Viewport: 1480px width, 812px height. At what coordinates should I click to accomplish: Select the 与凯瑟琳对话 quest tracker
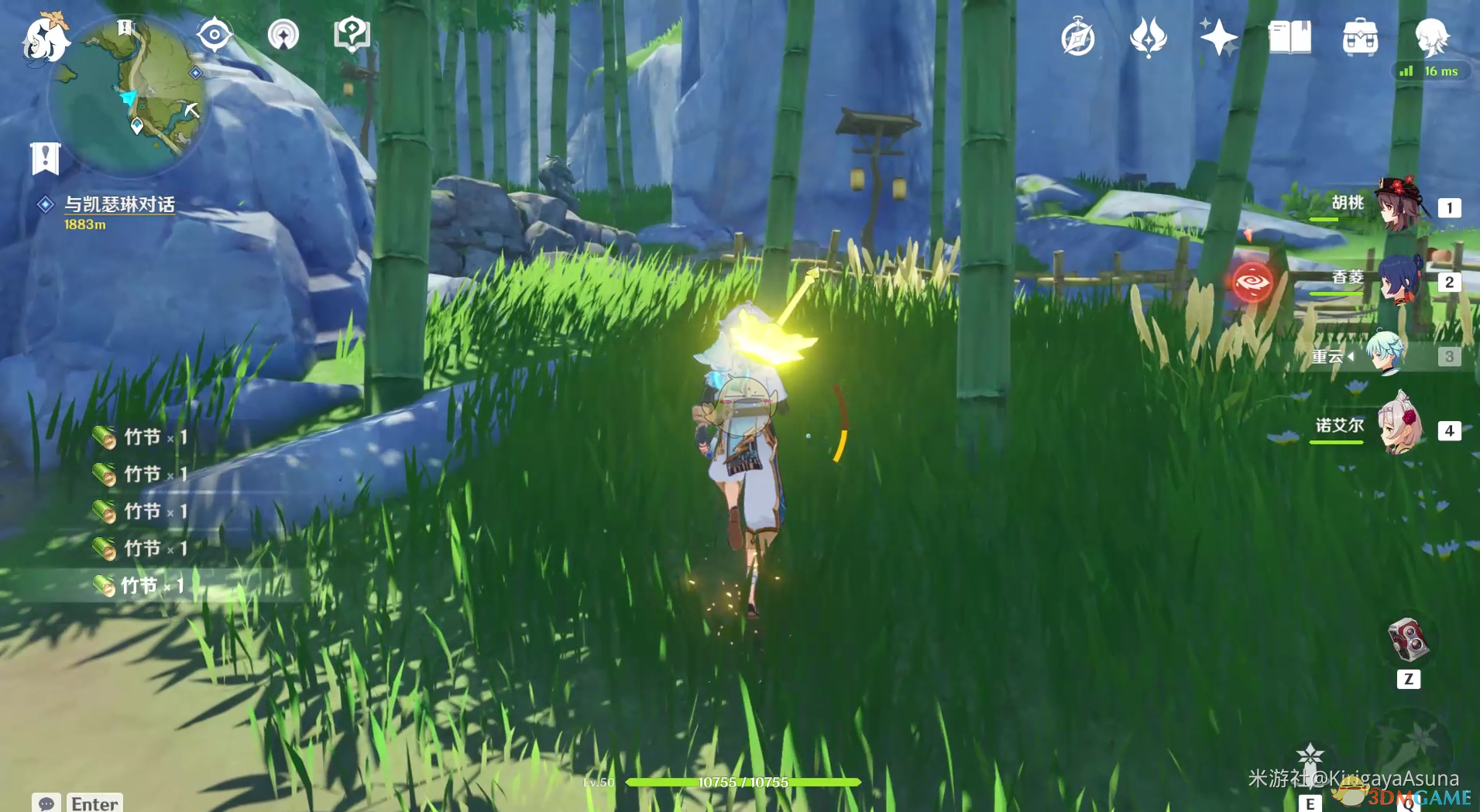118,204
